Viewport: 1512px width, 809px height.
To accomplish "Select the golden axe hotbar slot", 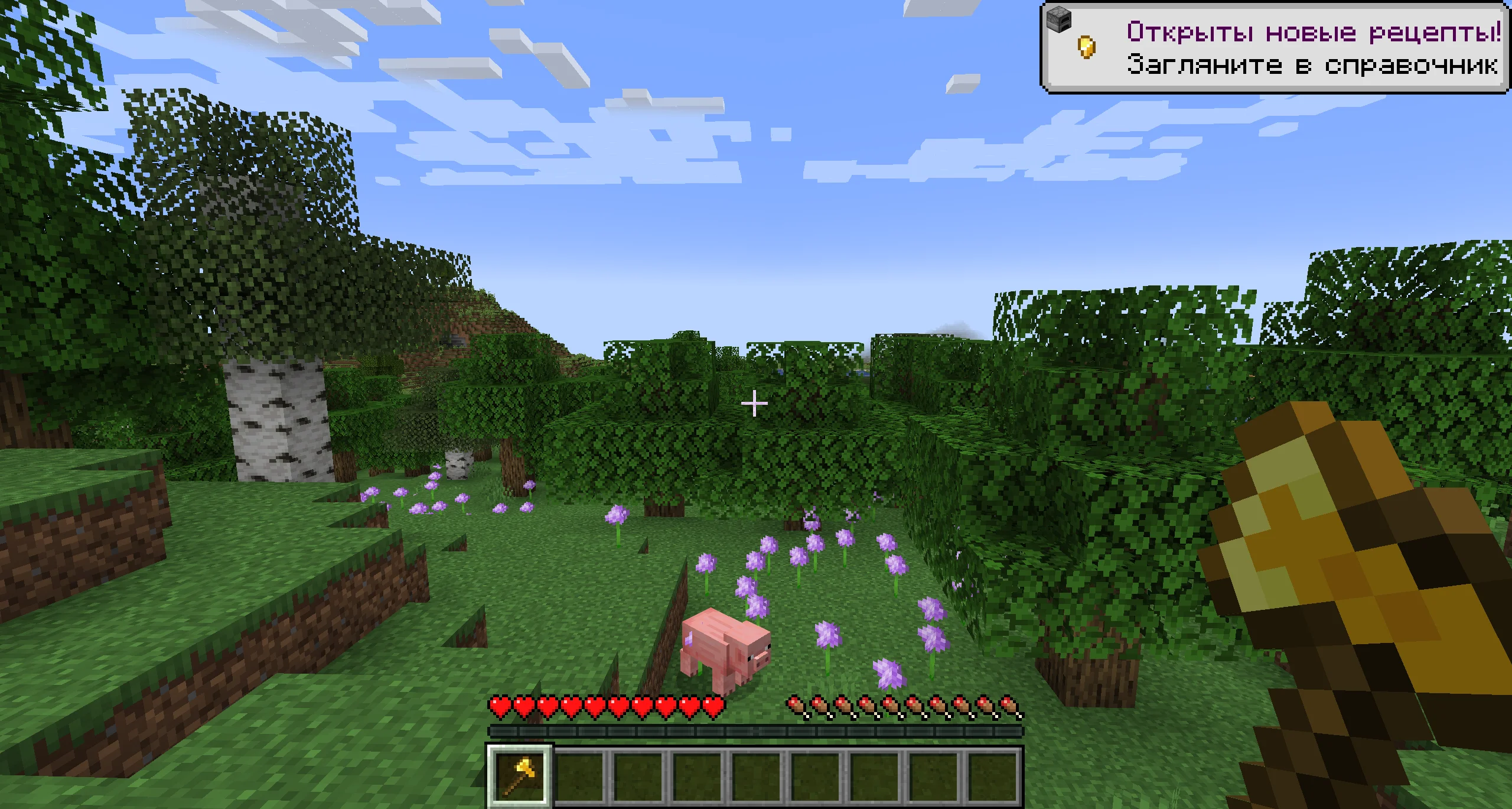I will [519, 775].
